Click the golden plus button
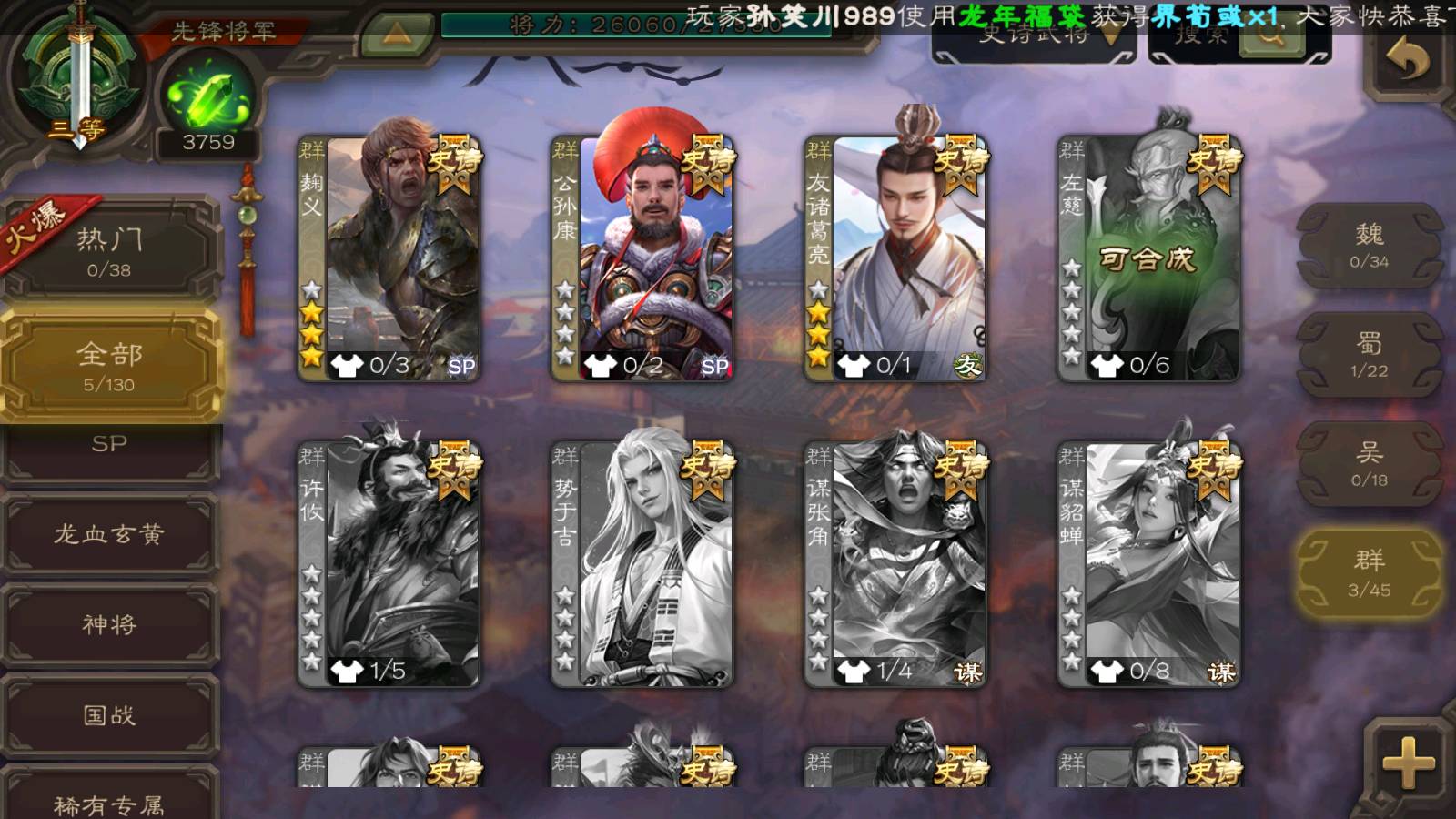This screenshot has height=819, width=1456. coord(1408,763)
